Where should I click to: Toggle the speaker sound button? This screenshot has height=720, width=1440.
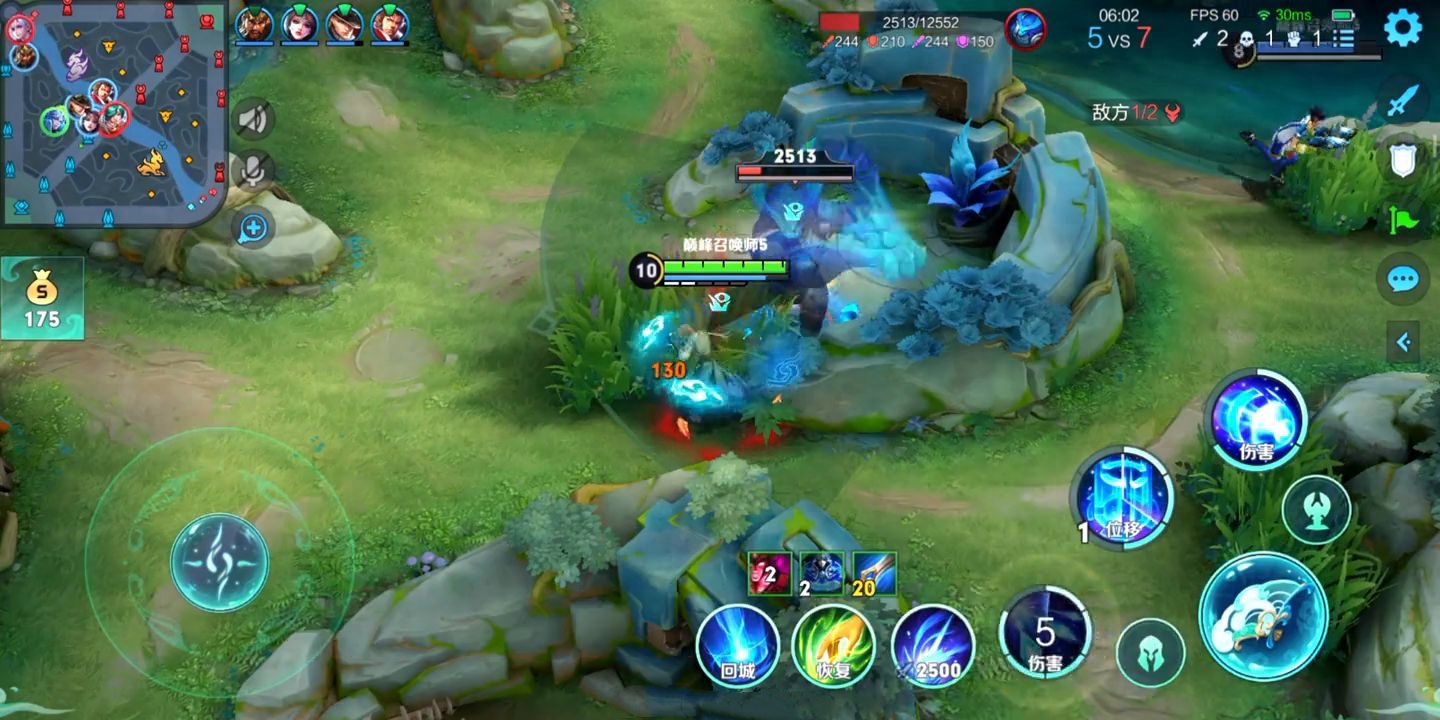[254, 120]
